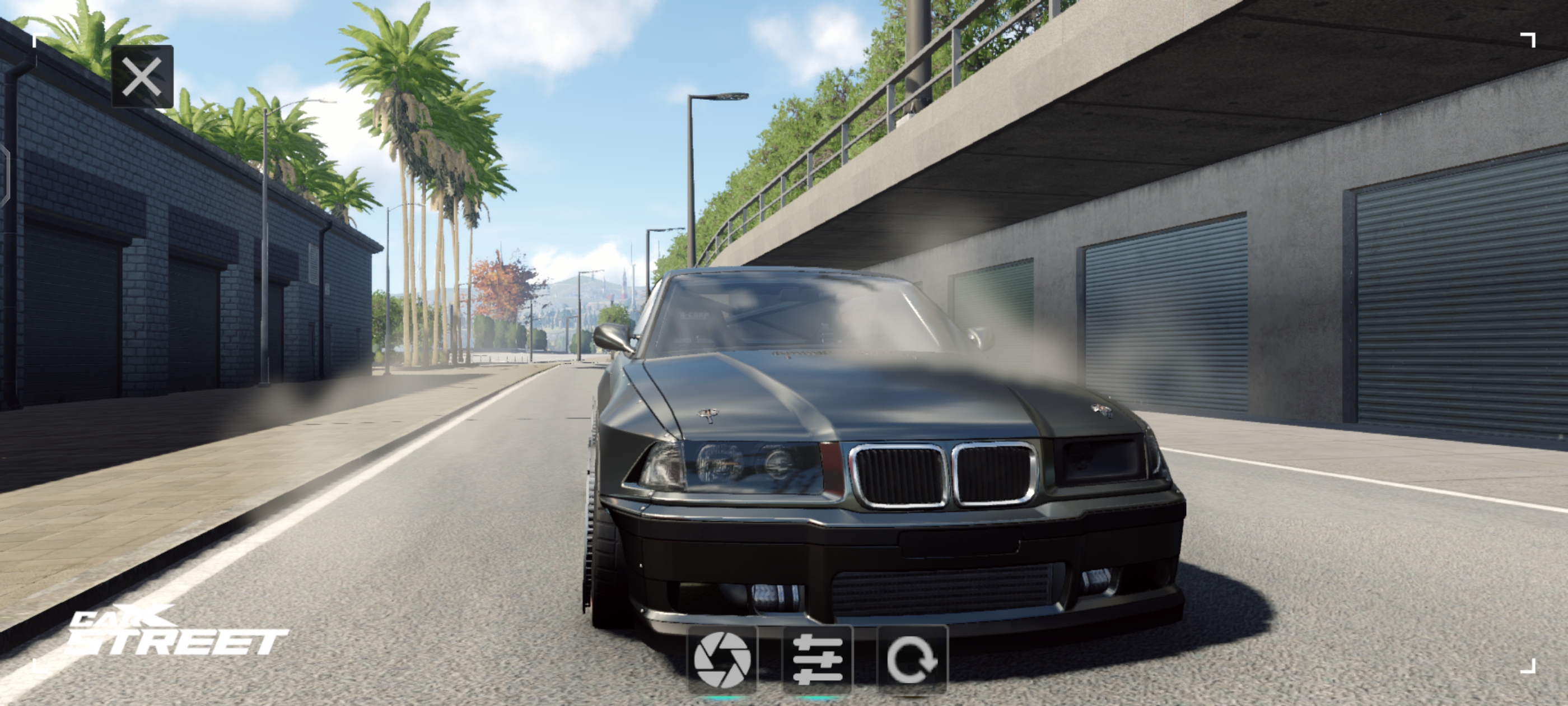Close photo mode with the X button
Screen dimensions: 1568x706
point(142,77)
